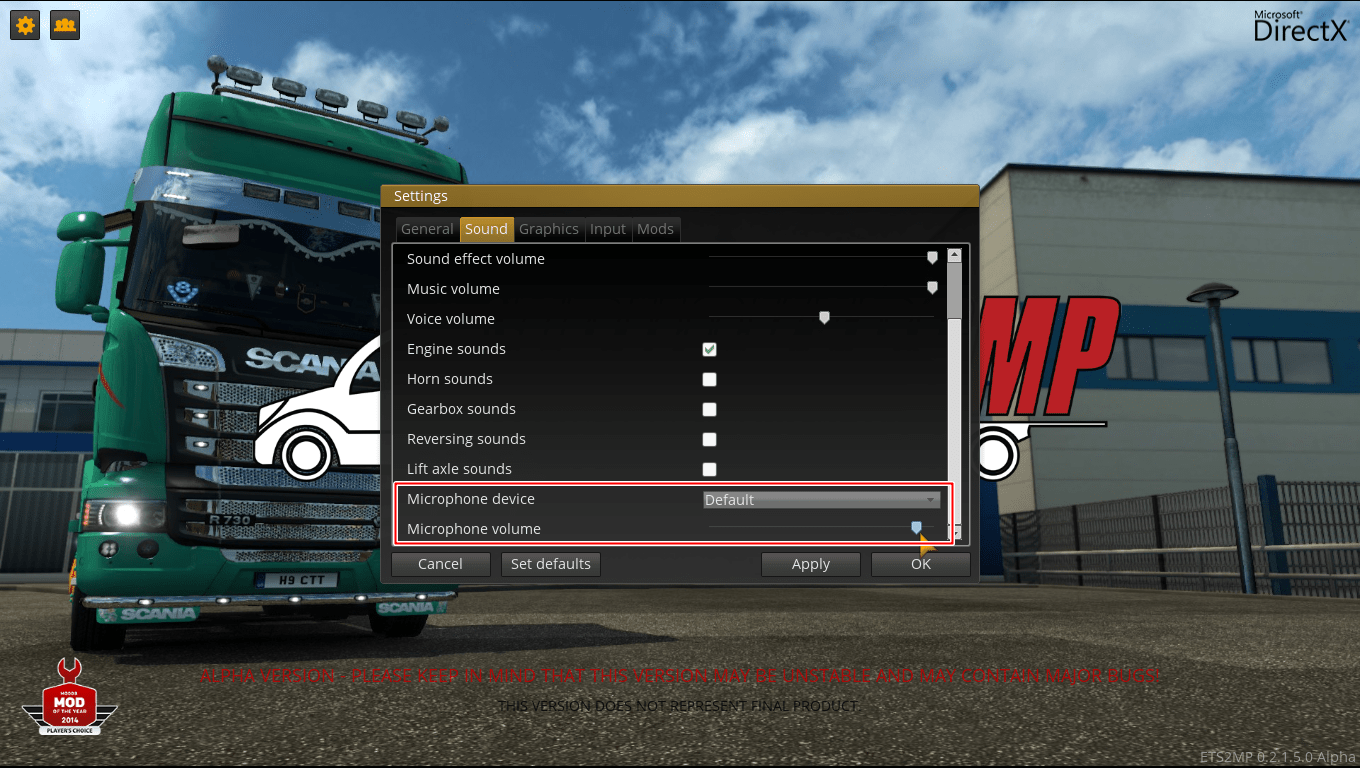The width and height of the screenshot is (1360, 768).
Task: Open the Microphone device dropdown
Action: (821, 499)
